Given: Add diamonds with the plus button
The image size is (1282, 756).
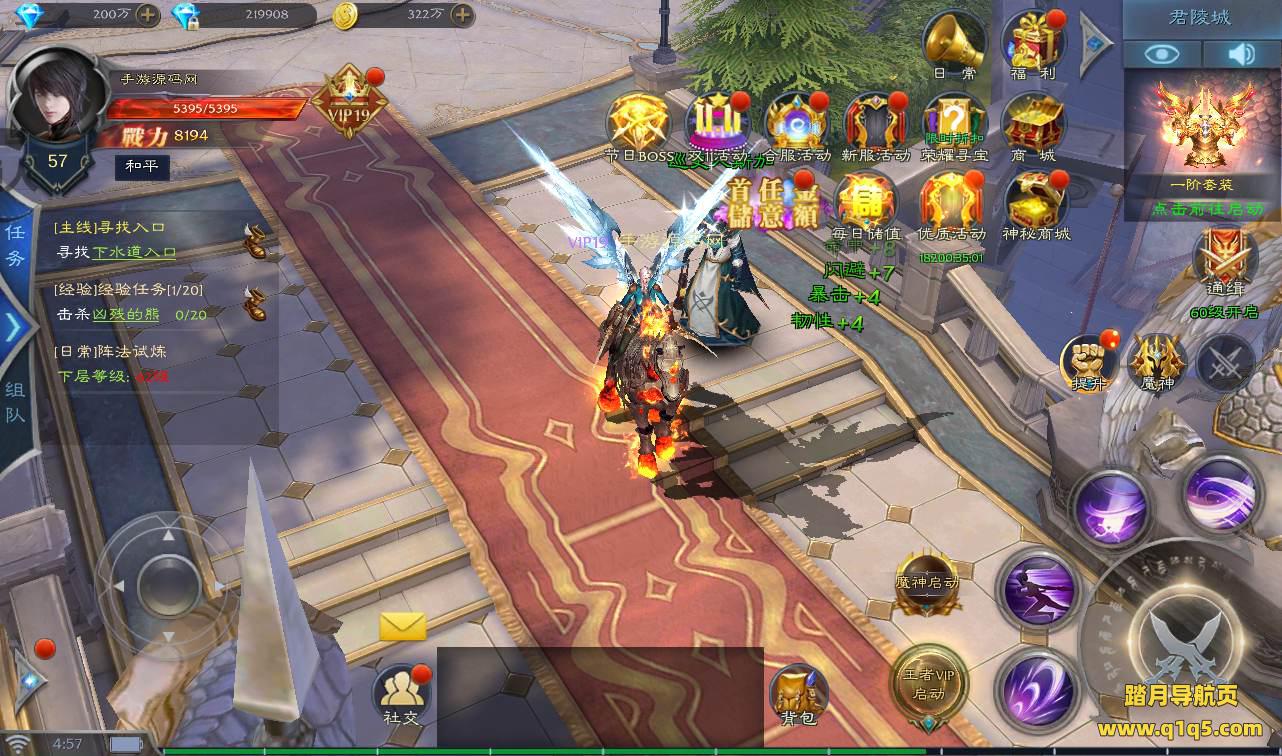Looking at the screenshot, I should [147, 14].
